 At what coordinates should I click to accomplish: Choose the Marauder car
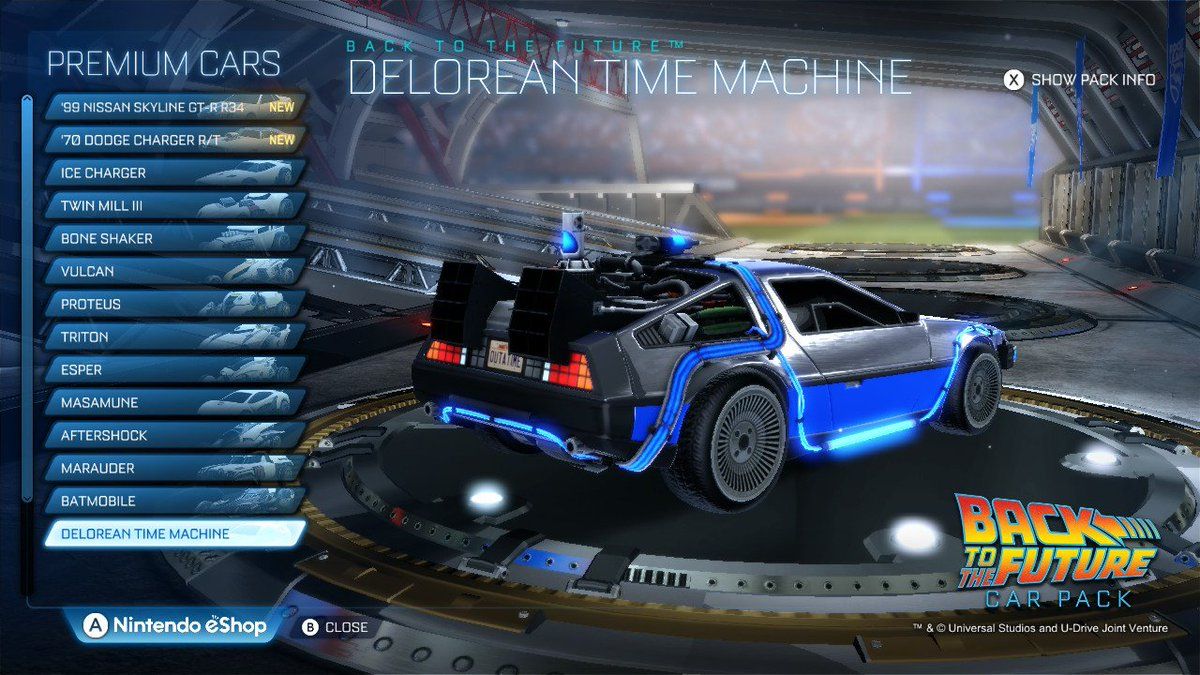point(172,468)
